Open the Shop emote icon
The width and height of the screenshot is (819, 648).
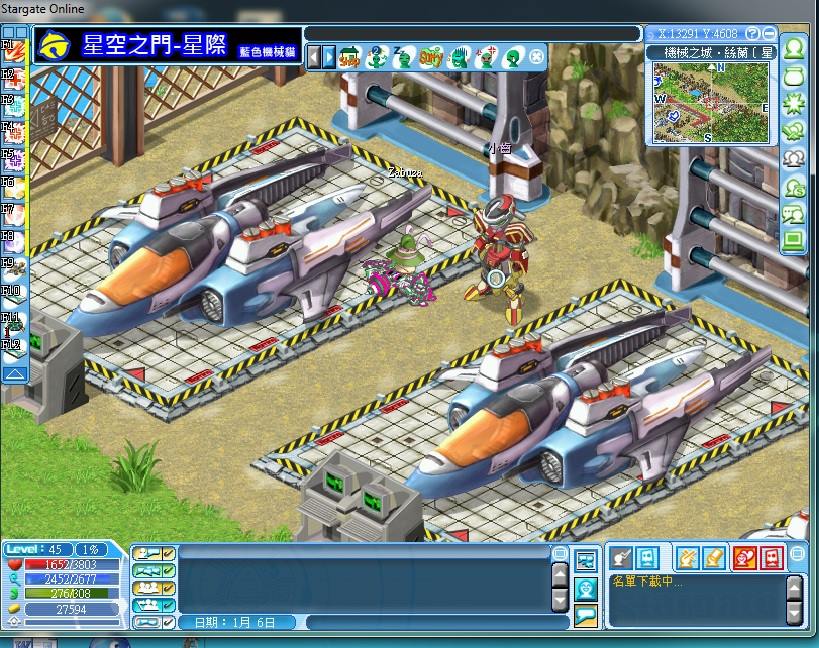[351, 56]
